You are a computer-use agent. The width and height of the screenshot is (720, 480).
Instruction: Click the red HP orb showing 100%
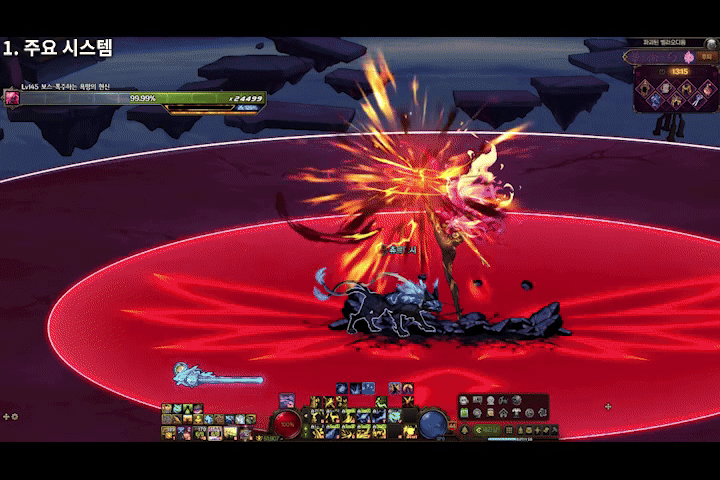tap(288, 423)
